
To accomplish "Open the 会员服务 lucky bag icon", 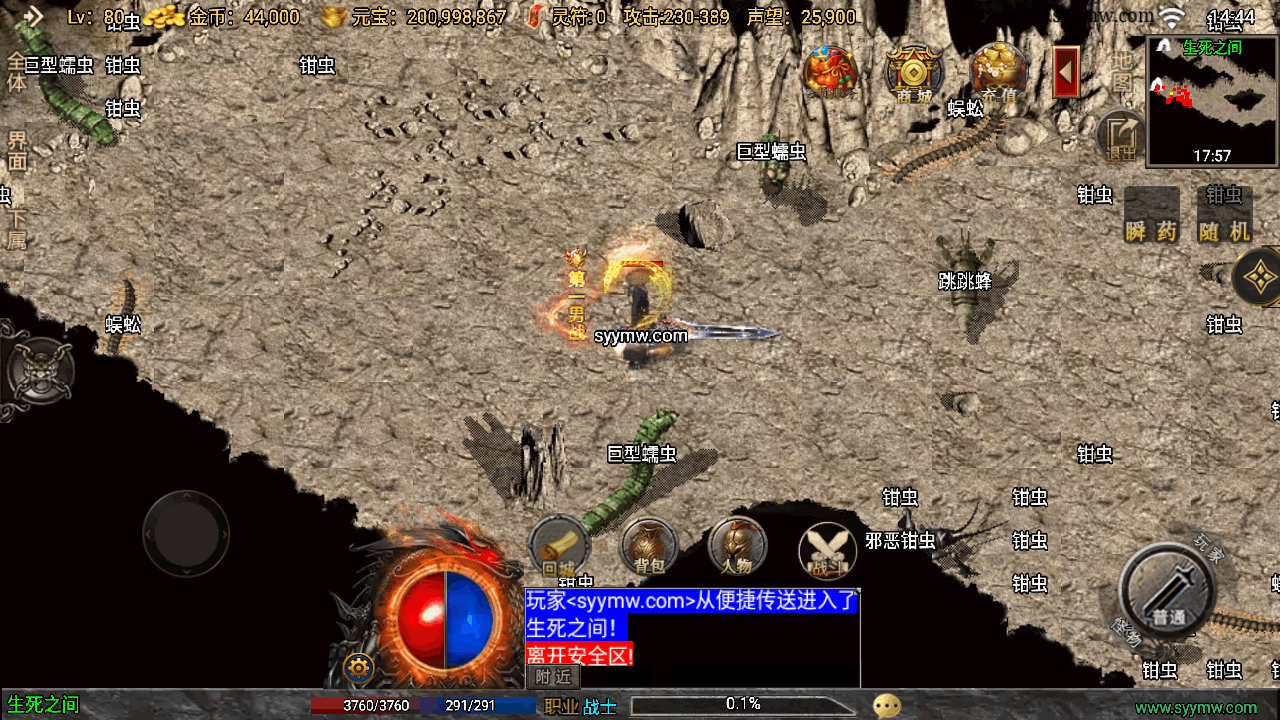I will pyautogui.click(x=830, y=73).
